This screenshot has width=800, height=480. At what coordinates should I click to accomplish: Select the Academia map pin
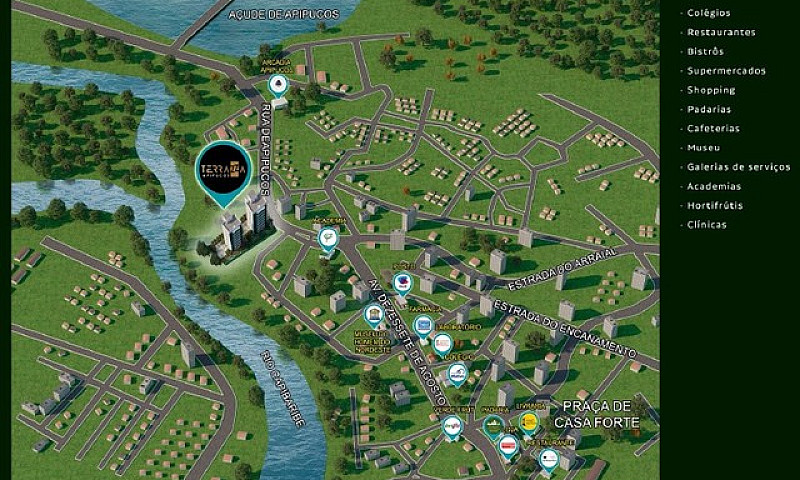(328, 237)
